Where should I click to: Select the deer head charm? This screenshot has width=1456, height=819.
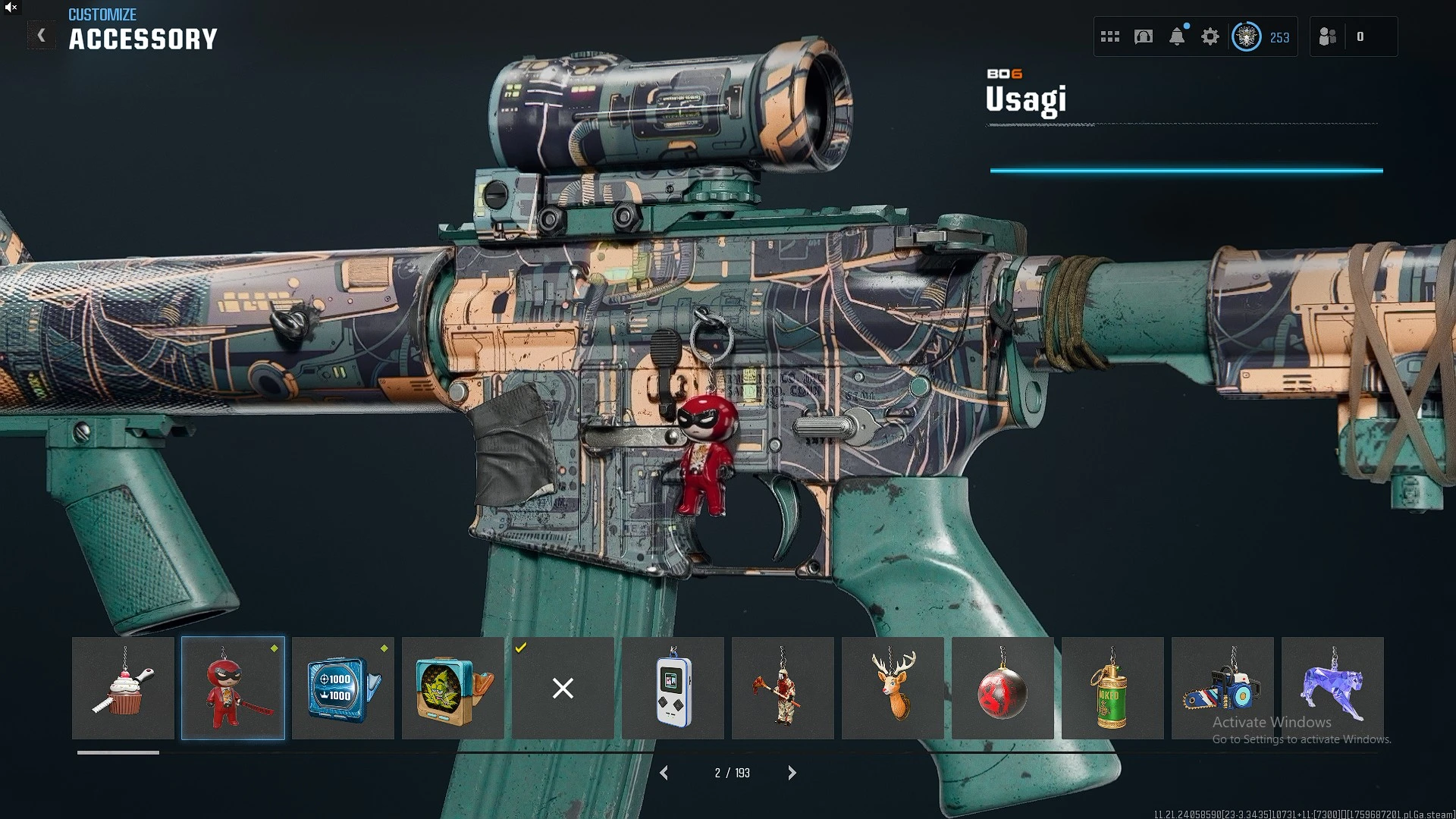coord(893,688)
